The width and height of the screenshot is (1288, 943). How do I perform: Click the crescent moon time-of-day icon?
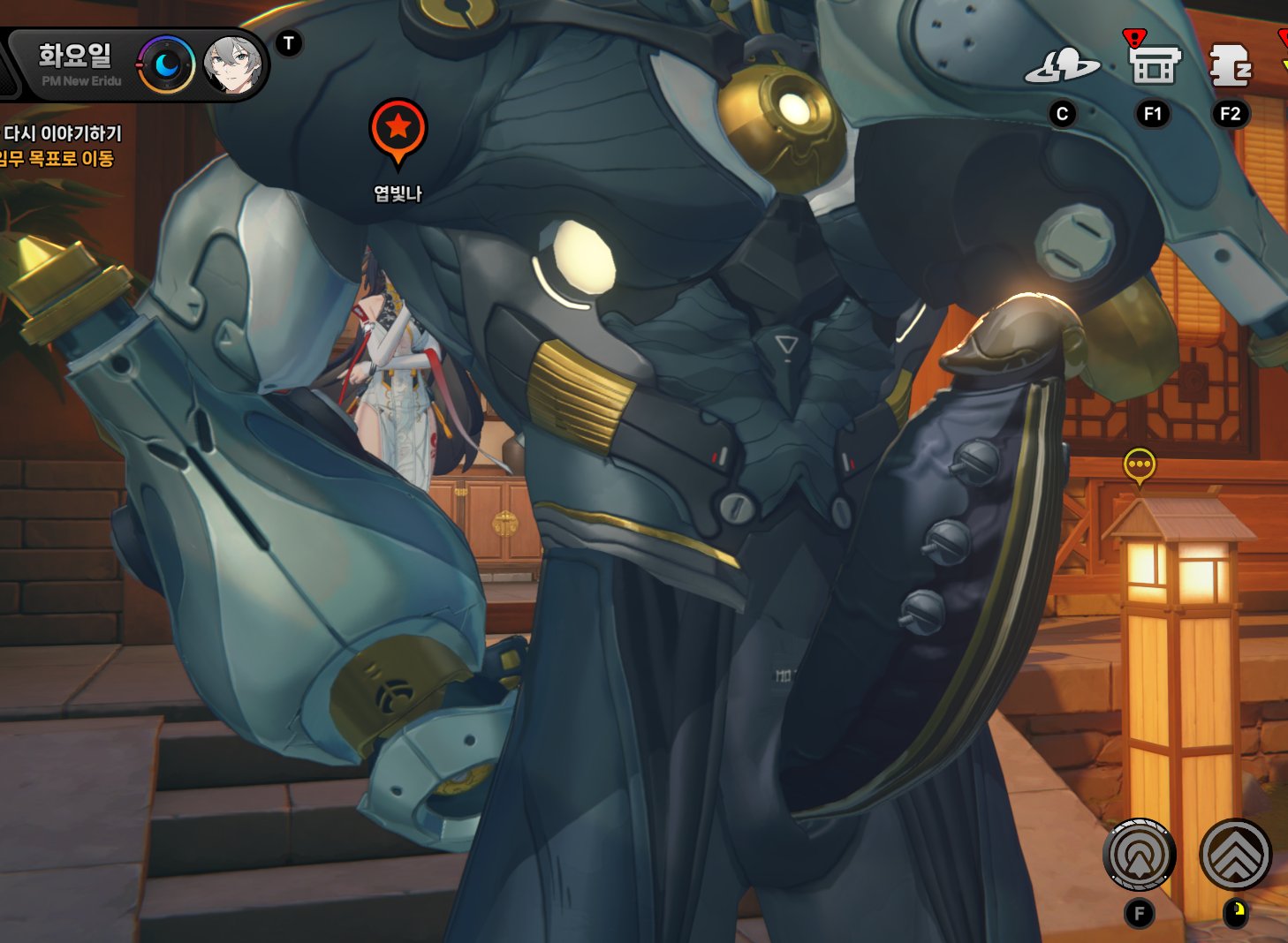166,64
